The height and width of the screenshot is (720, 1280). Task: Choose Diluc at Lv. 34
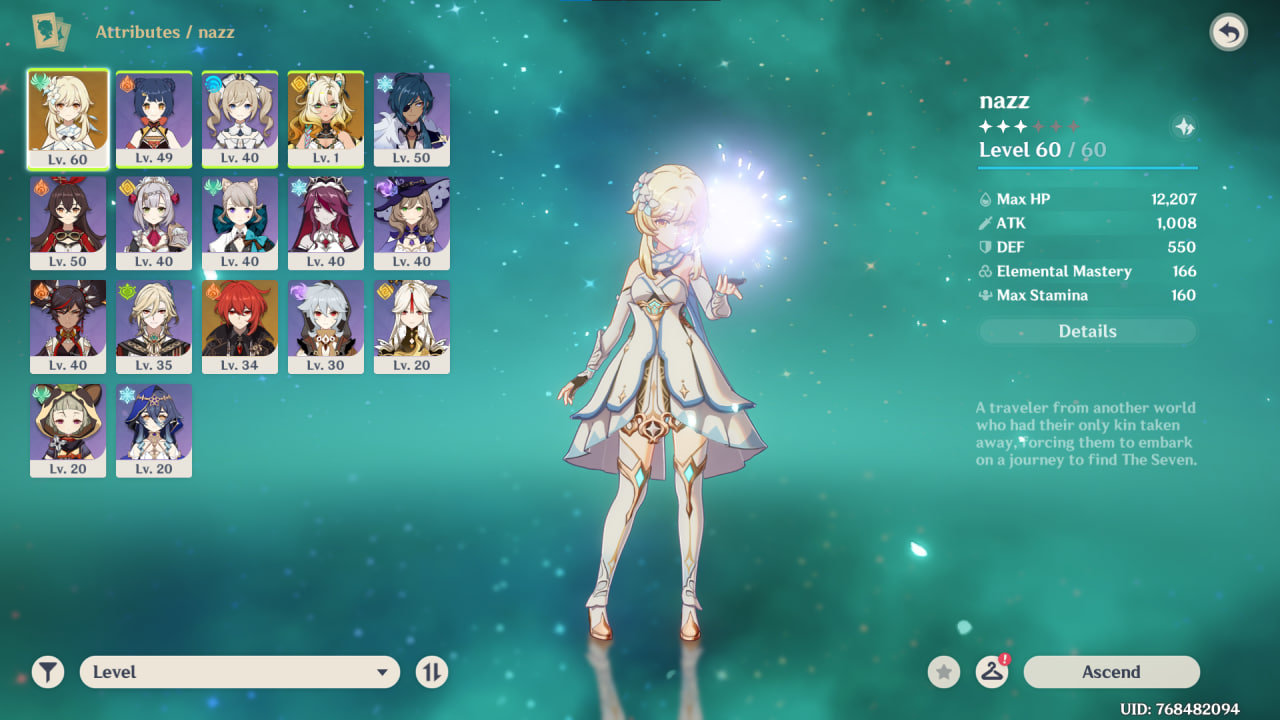click(240, 327)
